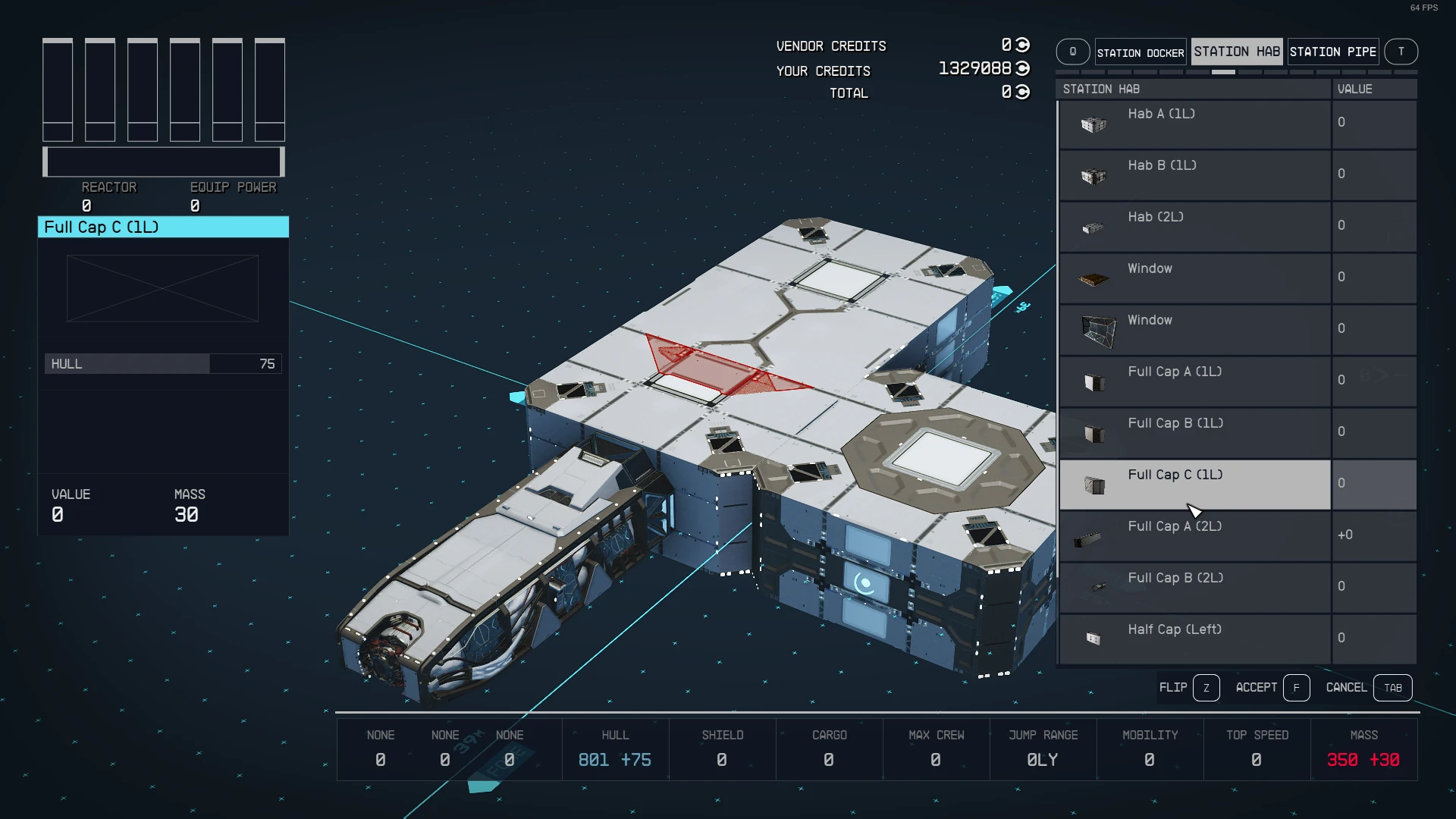Click the highlighted Full Cap C (1L) row
The height and width of the screenshot is (819, 1456).
[x=1194, y=484]
